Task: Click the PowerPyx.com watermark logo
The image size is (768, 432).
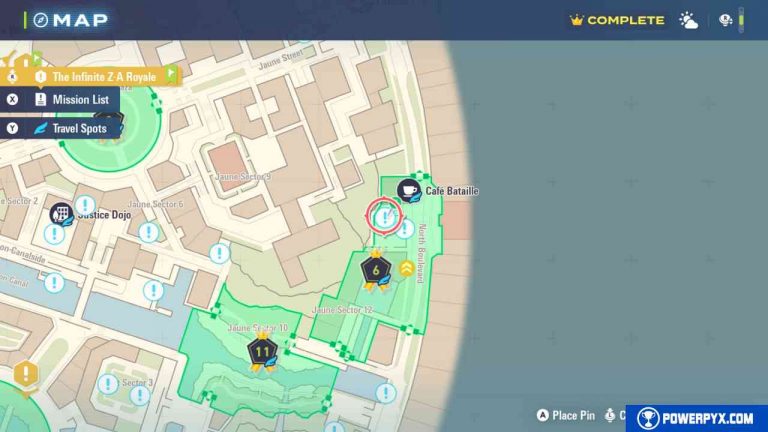Action: point(697,419)
